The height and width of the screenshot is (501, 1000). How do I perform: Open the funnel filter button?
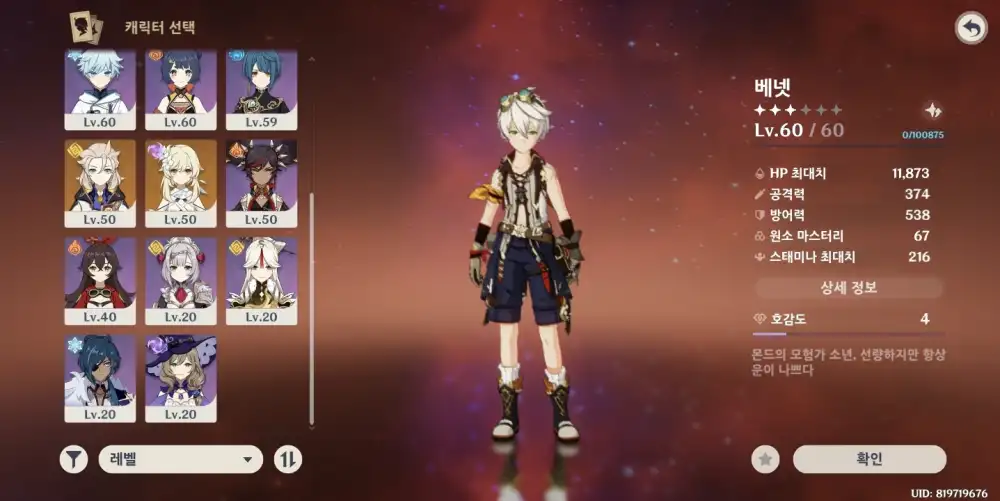(73, 459)
